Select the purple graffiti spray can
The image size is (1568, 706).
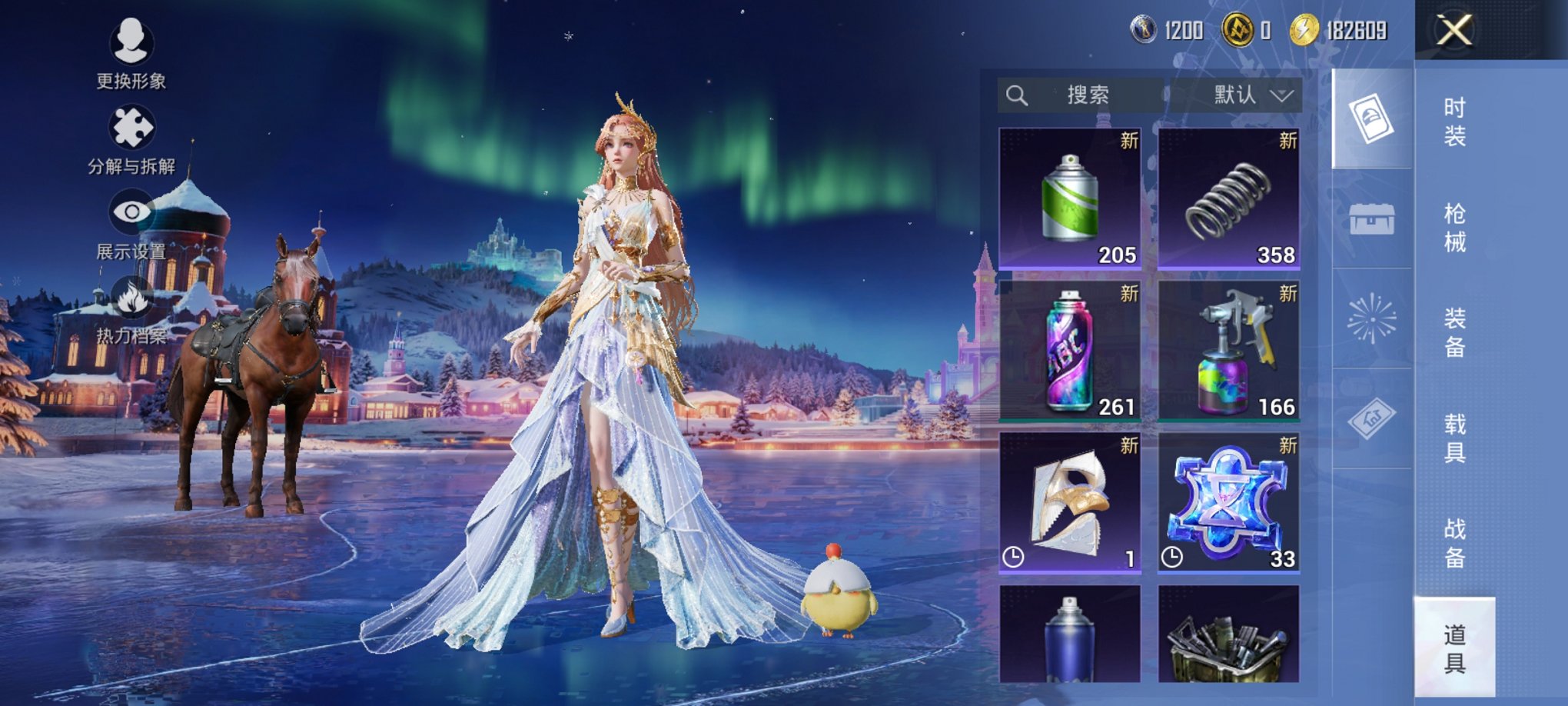[x=1069, y=351]
